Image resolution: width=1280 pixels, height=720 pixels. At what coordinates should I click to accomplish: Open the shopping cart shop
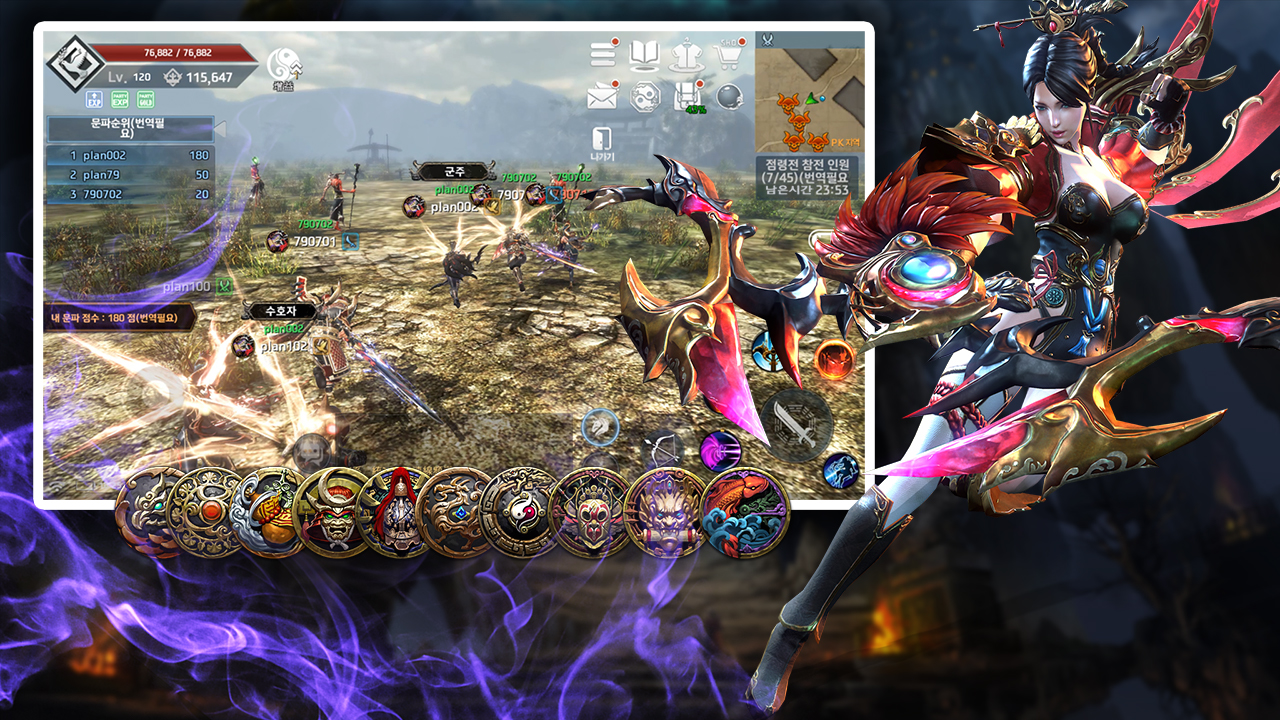click(x=730, y=54)
